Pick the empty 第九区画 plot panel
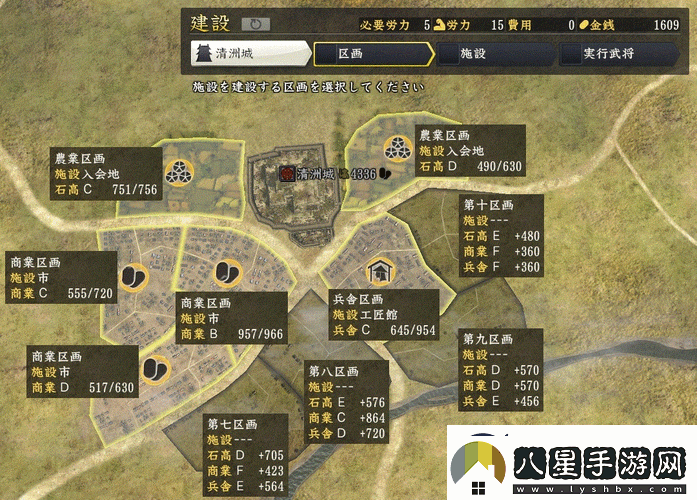697x500 pixels. (502, 370)
